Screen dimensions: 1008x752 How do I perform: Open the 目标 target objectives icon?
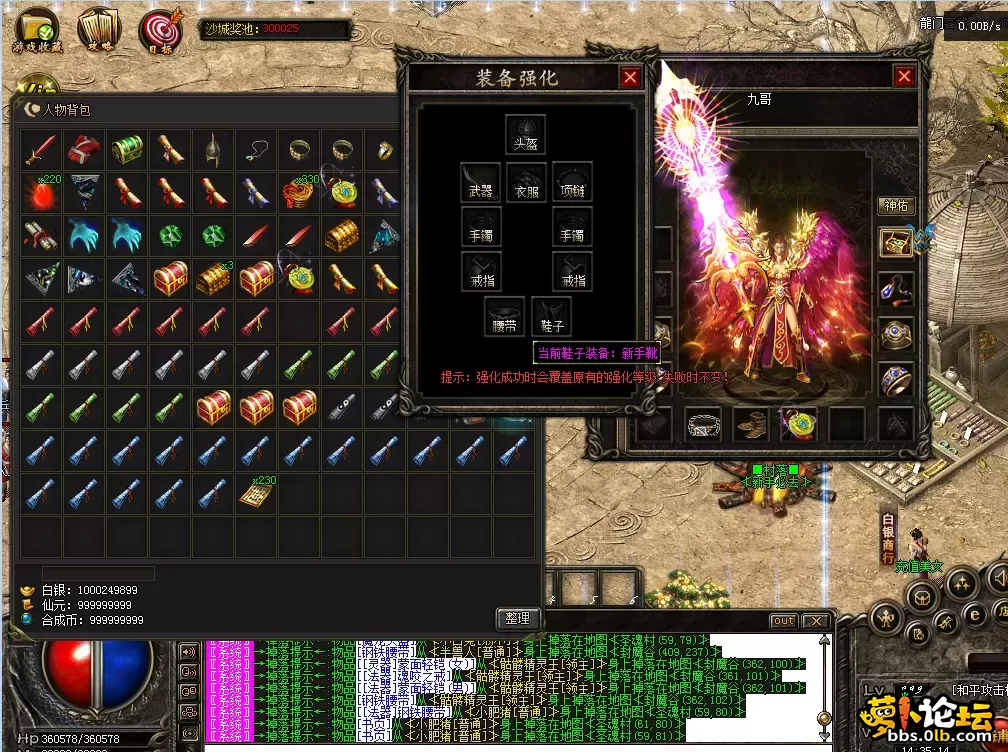[x=160, y=31]
